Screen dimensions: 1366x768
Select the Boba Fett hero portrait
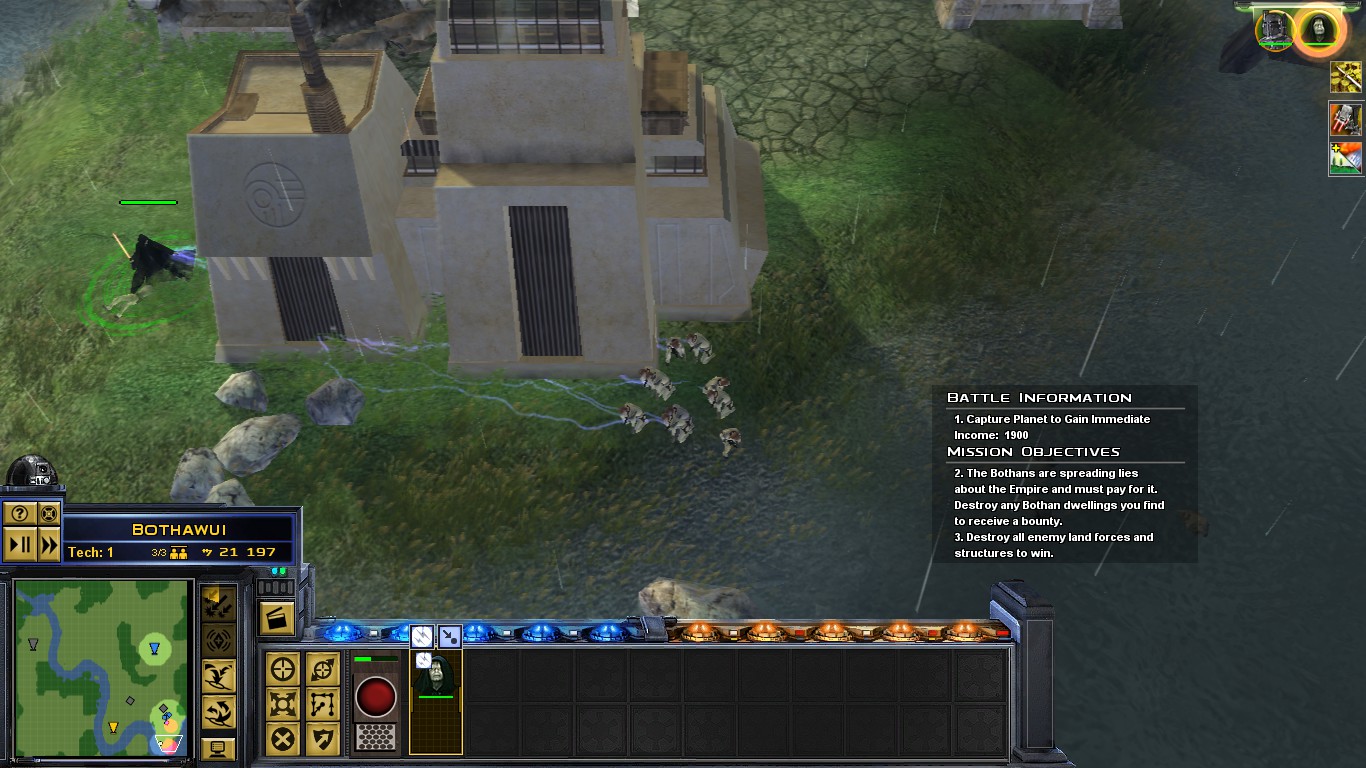(1274, 28)
